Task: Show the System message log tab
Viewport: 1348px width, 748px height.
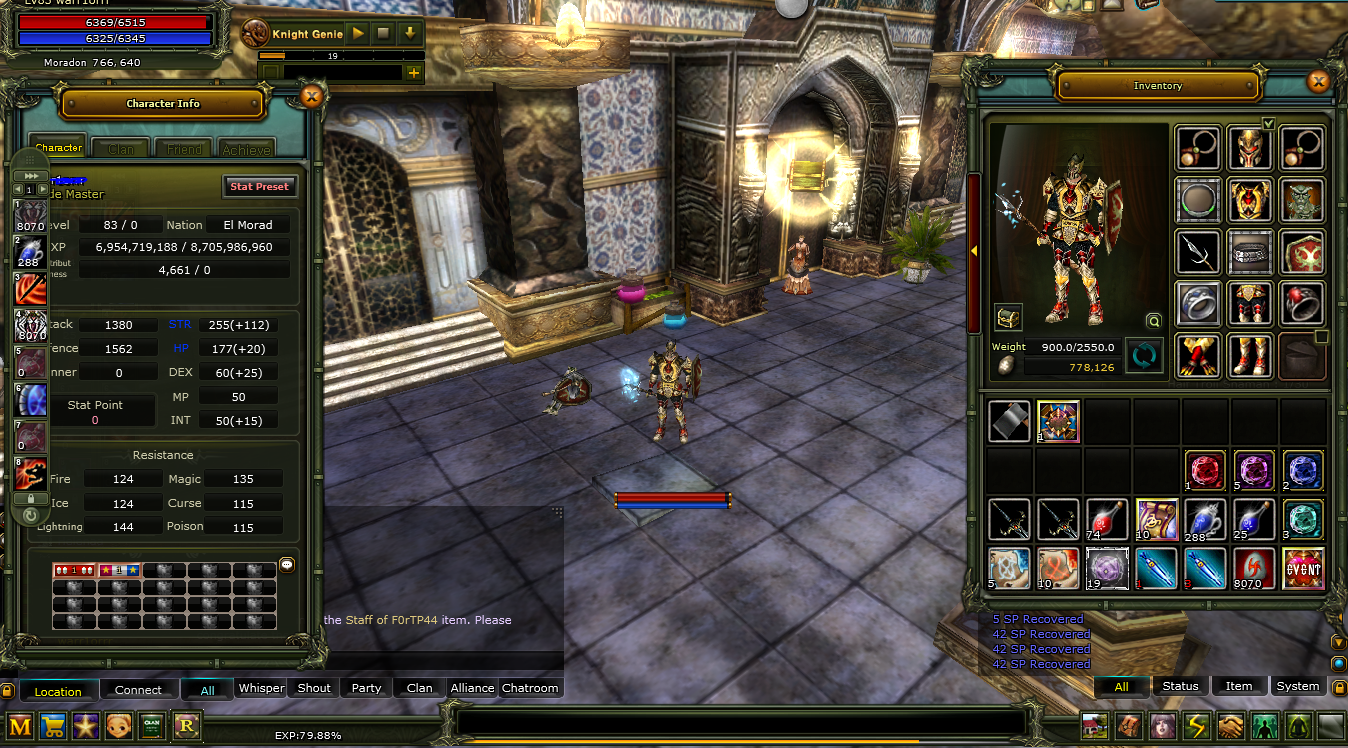Action: (1297, 686)
